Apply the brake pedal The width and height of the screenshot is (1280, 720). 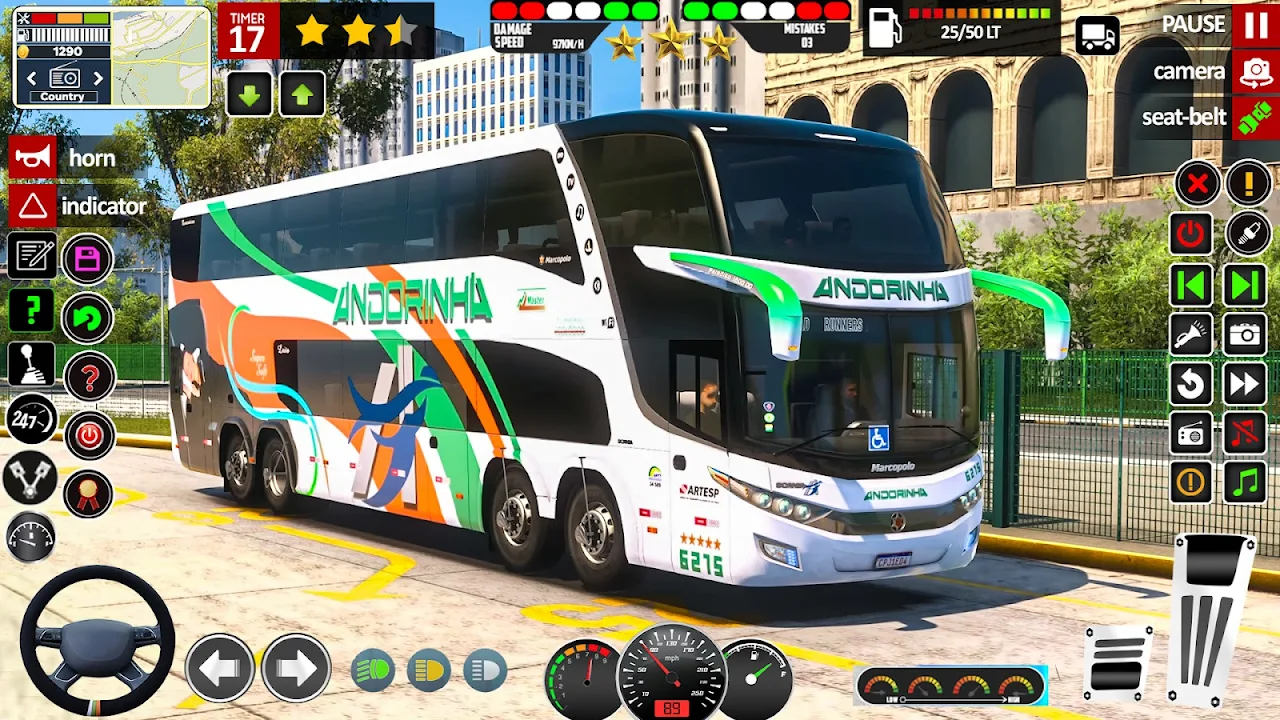coord(1118,661)
